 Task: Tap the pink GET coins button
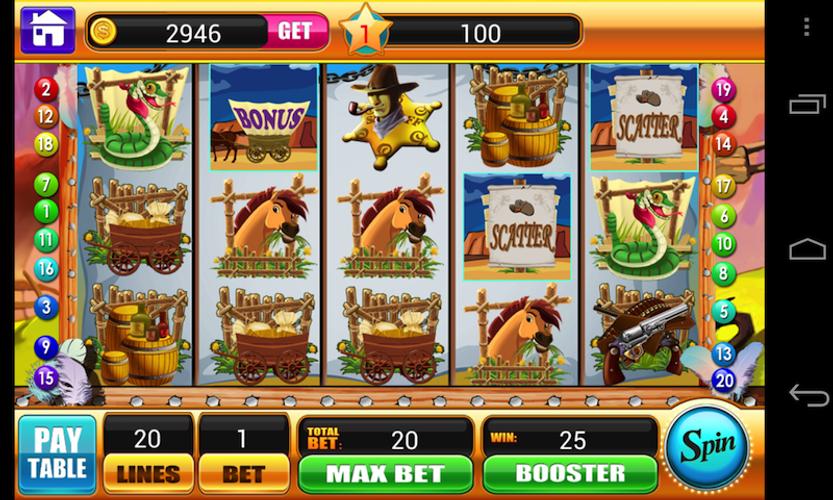(x=295, y=31)
